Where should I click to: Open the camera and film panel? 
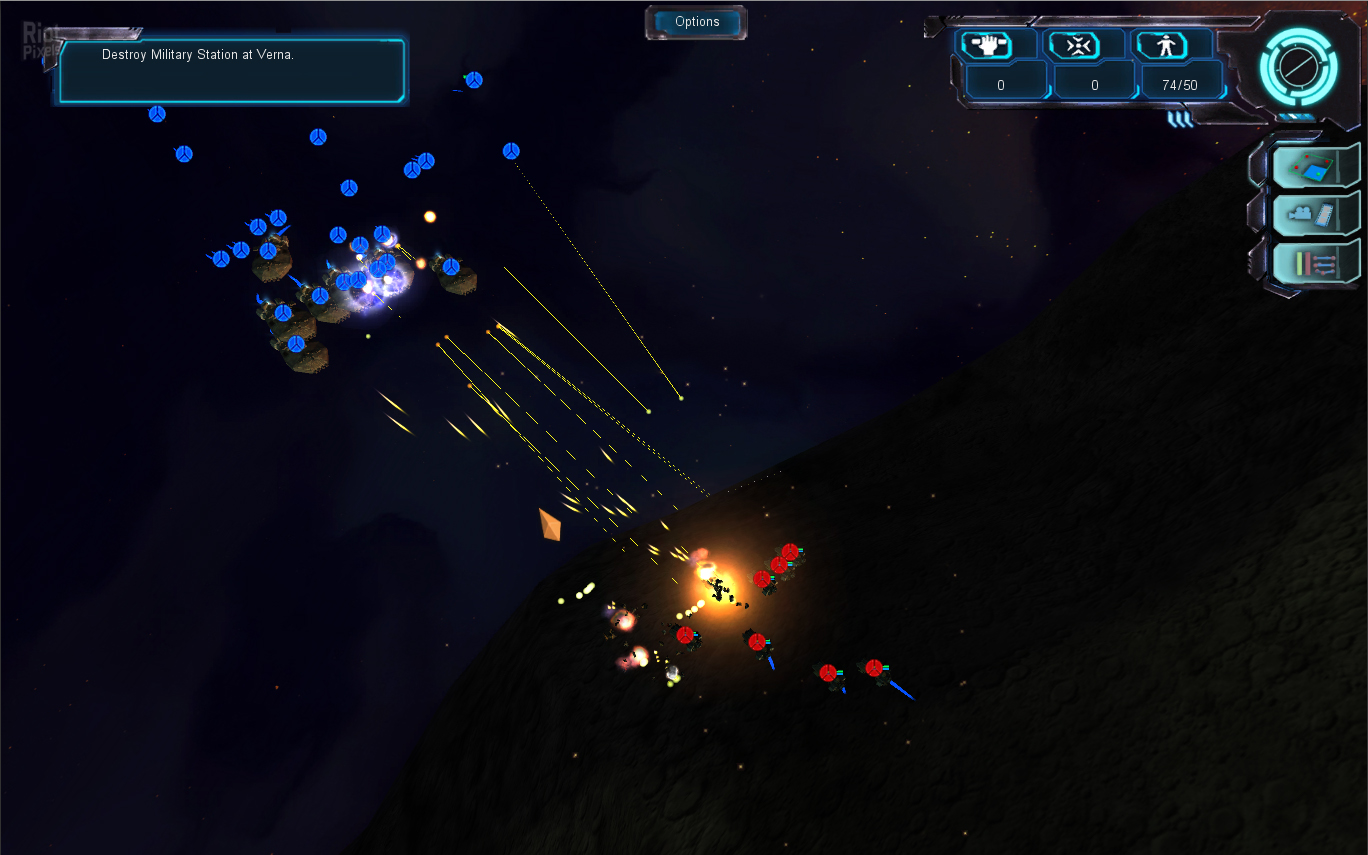pos(1313,214)
